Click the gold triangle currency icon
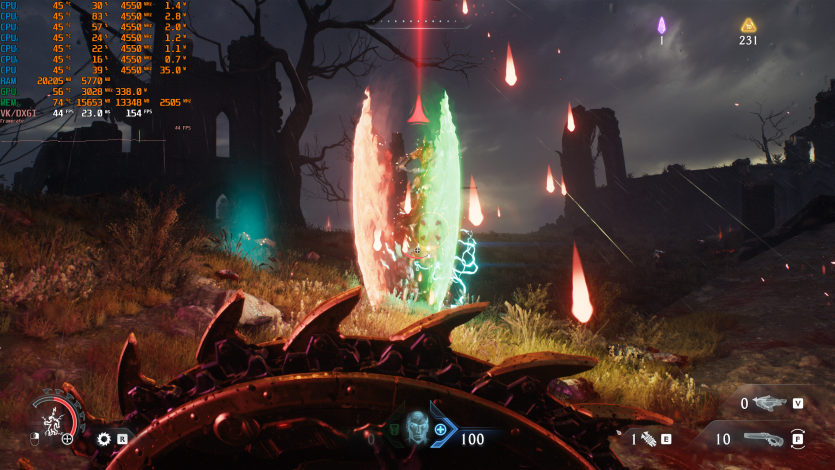Image resolution: width=835 pixels, height=470 pixels. (x=748, y=25)
